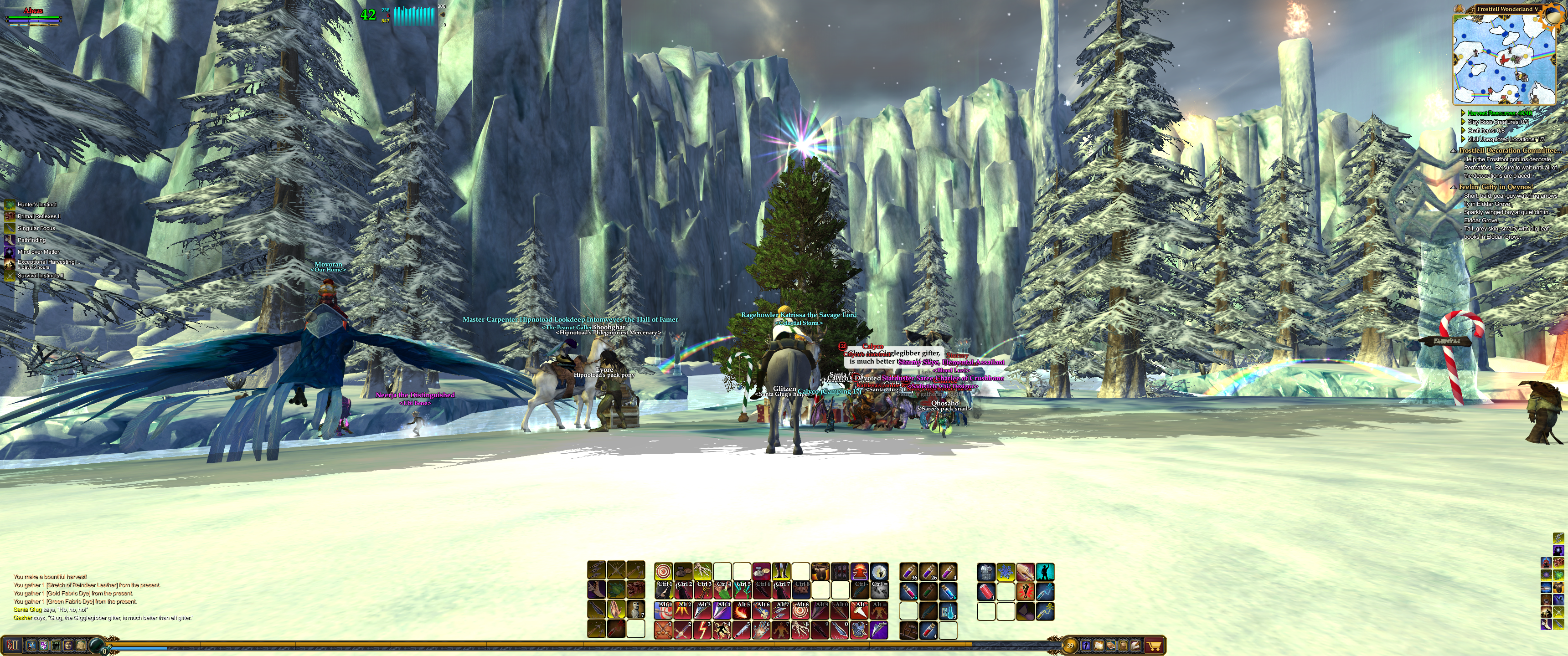The width and height of the screenshot is (1568, 656).
Task: Activate the bullseye target ability with yellow background
Action: 664,571
